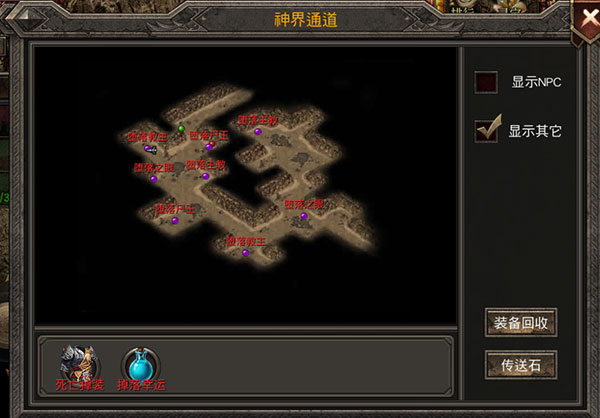
Task: Click the 传送石 teleport stone button
Action: point(520,364)
